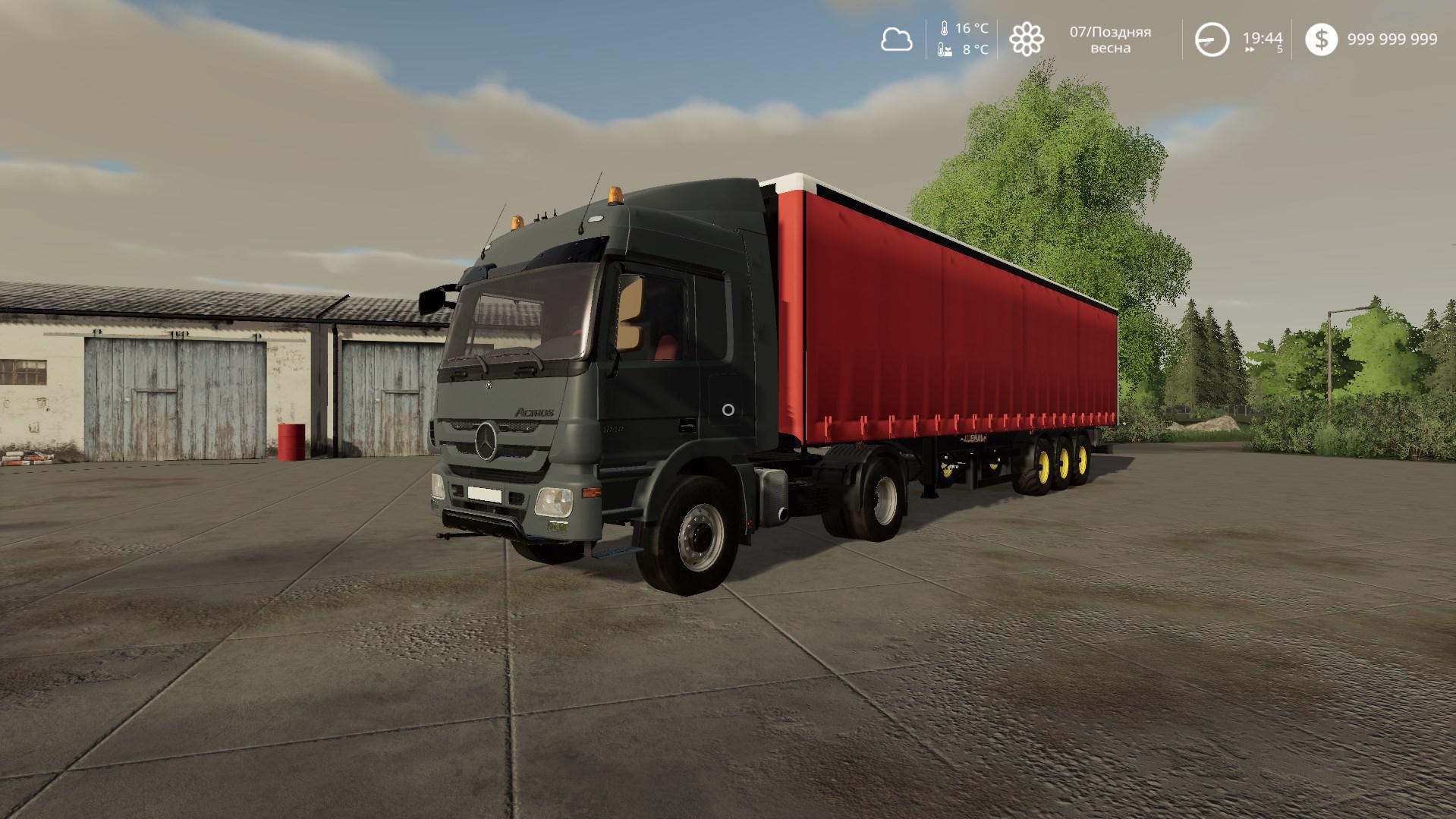Click the 07/Поздняя весна season label
Viewport: 1456px width, 819px height.
[x=1111, y=38]
